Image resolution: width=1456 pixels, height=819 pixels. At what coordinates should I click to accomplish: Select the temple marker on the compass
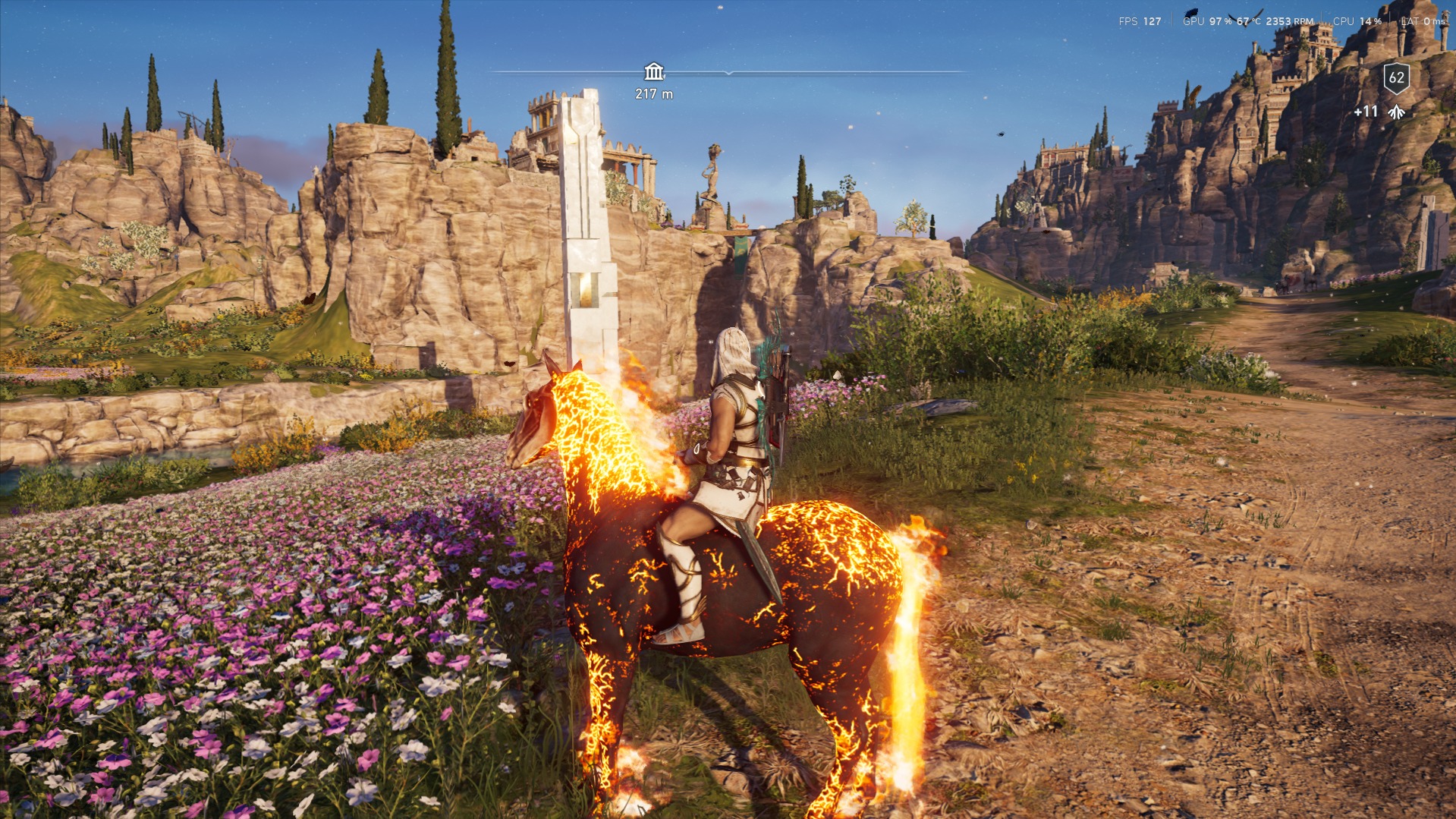point(653,72)
